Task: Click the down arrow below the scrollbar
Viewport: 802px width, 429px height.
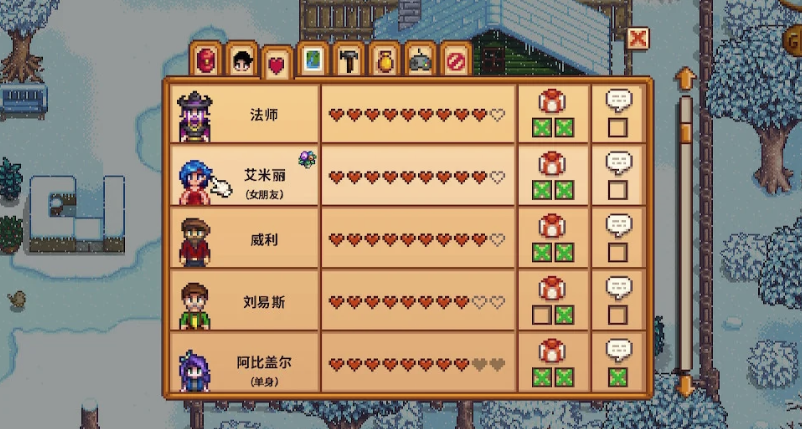Action: tap(685, 383)
